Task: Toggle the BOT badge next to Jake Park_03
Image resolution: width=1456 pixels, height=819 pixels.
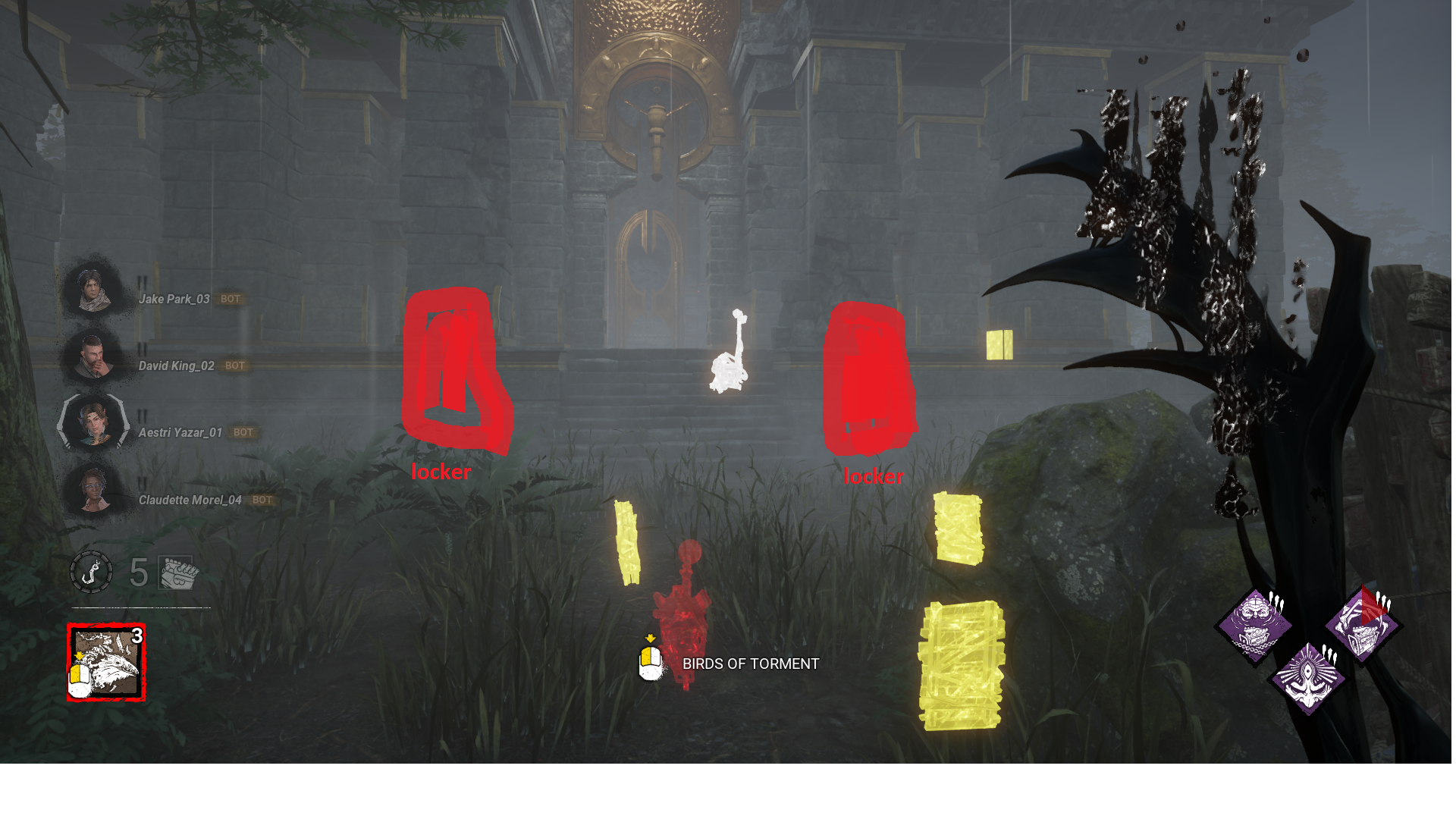Action: click(x=231, y=299)
